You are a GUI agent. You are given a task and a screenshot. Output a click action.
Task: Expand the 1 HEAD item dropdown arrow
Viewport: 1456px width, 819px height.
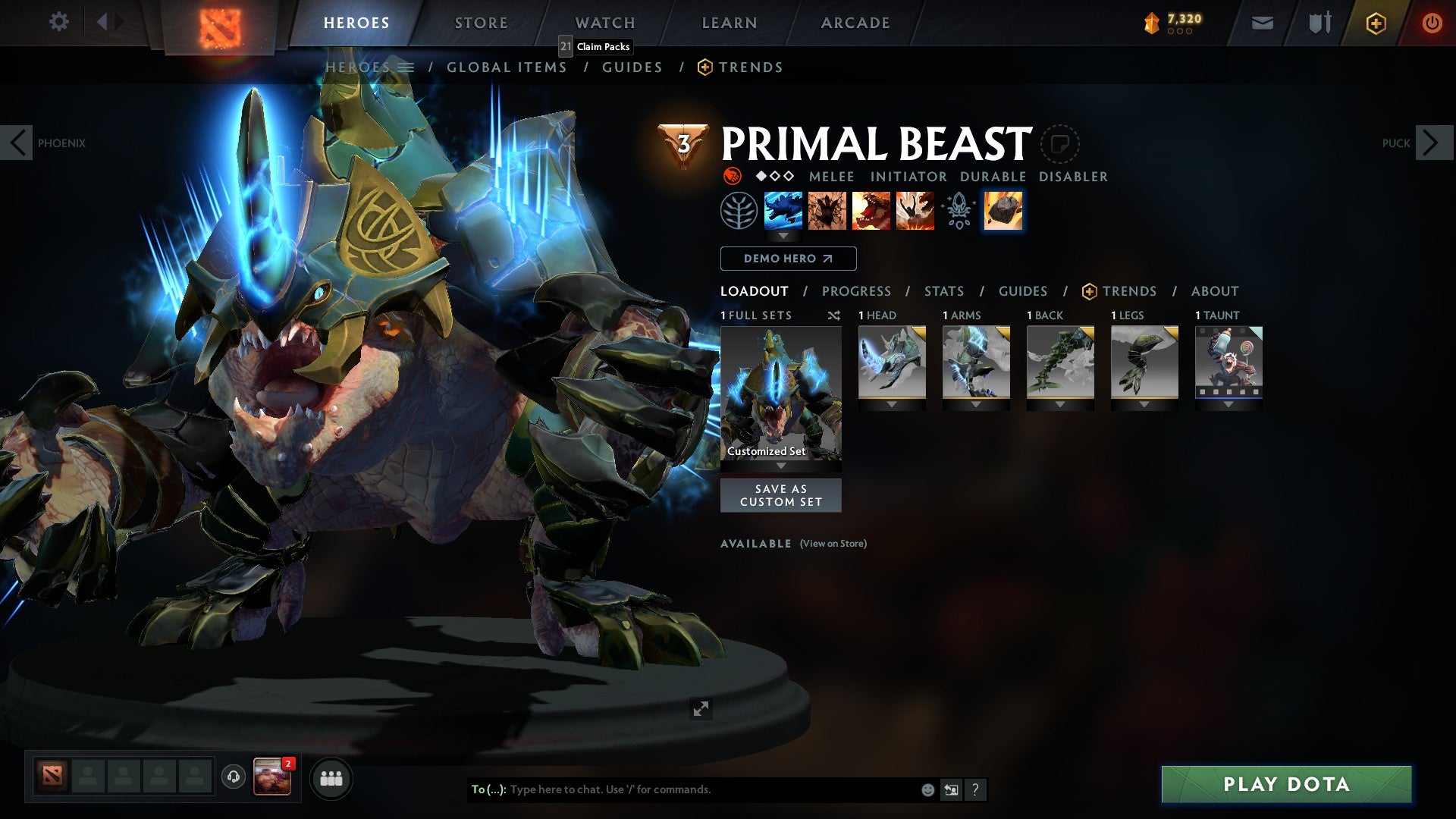tap(892, 404)
